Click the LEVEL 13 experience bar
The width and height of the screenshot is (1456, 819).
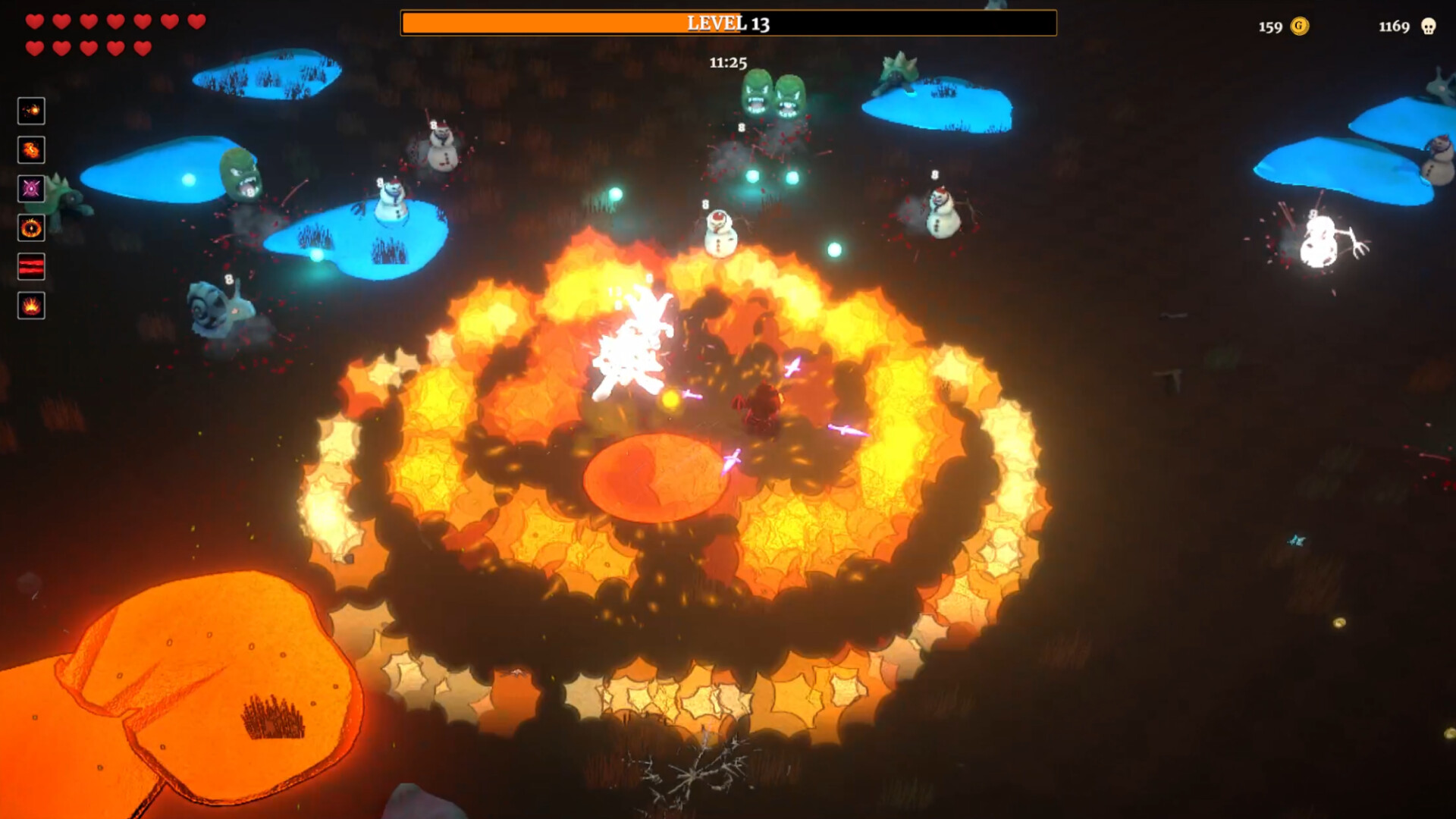pos(729,24)
